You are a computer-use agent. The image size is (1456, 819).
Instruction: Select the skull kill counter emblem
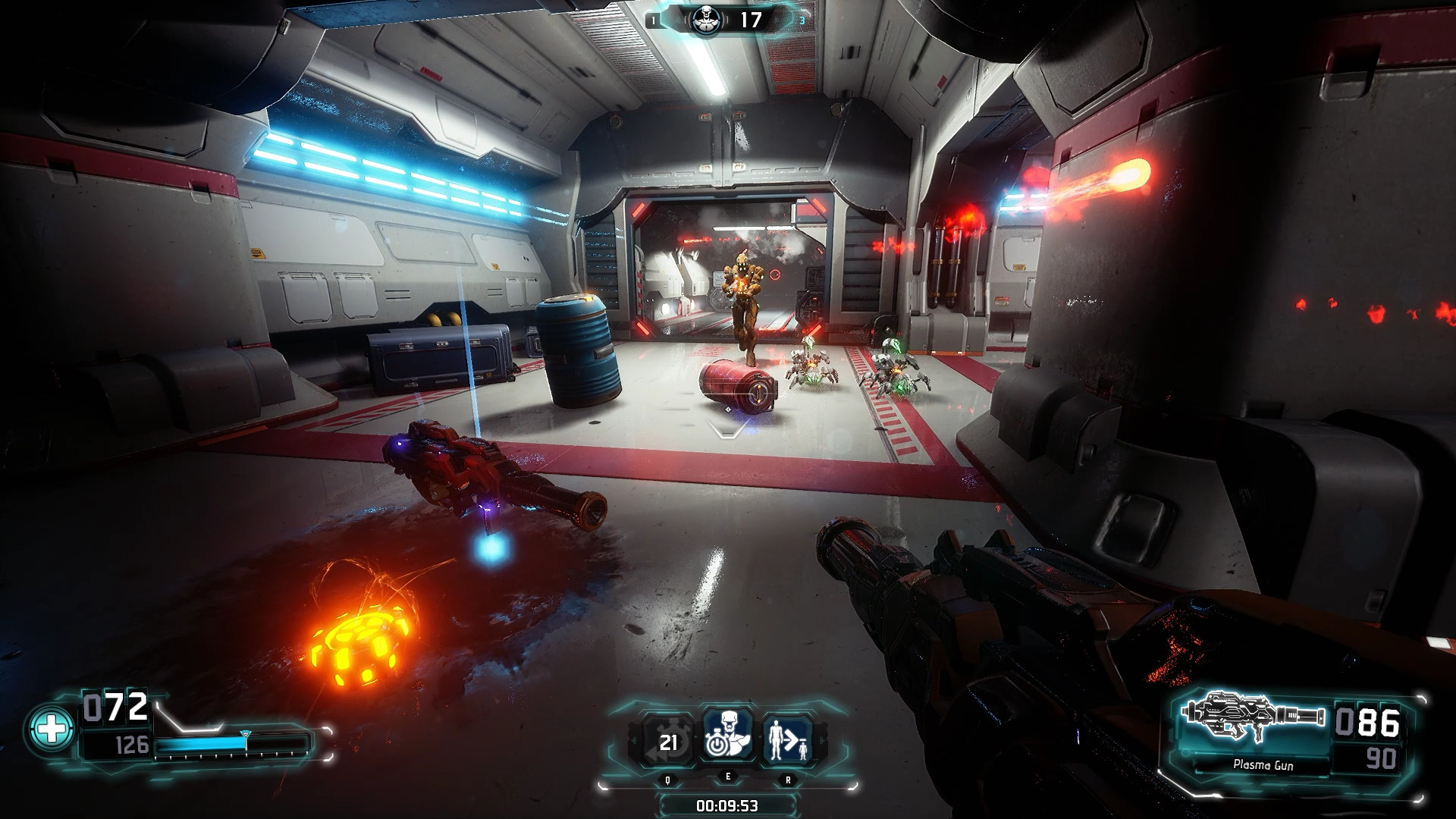coord(704,20)
